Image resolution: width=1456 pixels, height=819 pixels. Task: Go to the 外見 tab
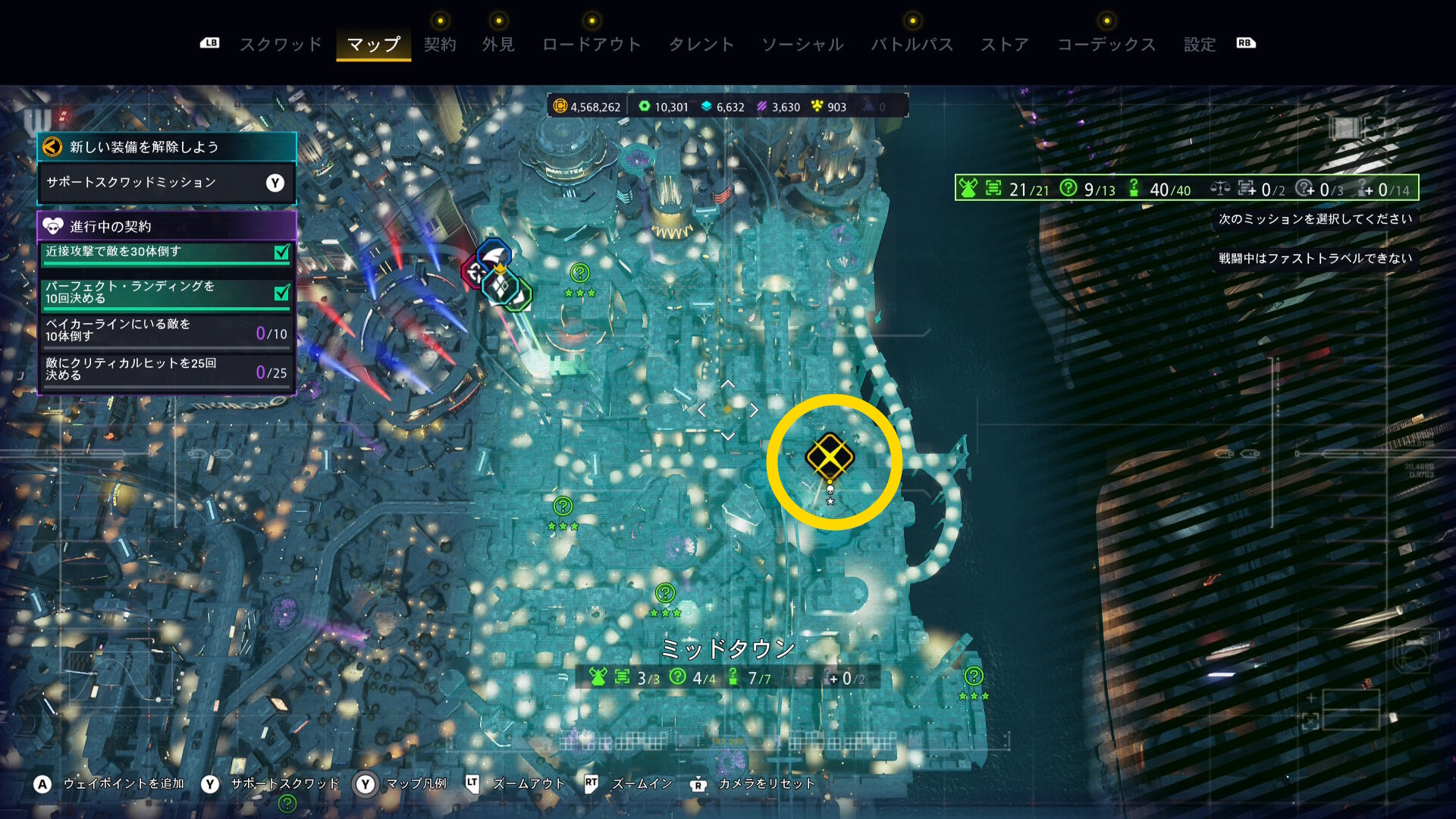tap(498, 45)
